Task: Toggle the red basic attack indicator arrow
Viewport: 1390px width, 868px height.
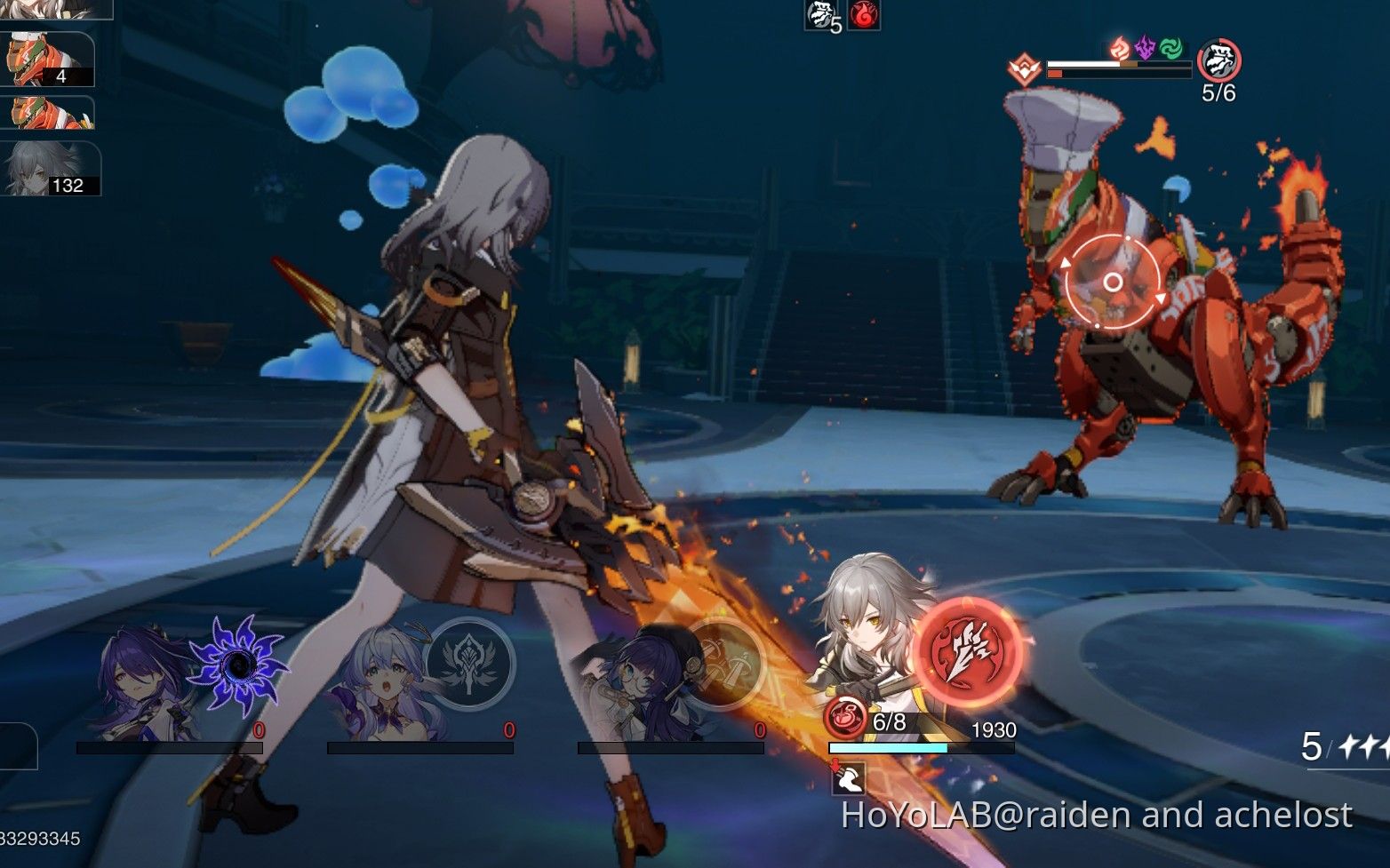Action: pyautogui.click(x=834, y=764)
